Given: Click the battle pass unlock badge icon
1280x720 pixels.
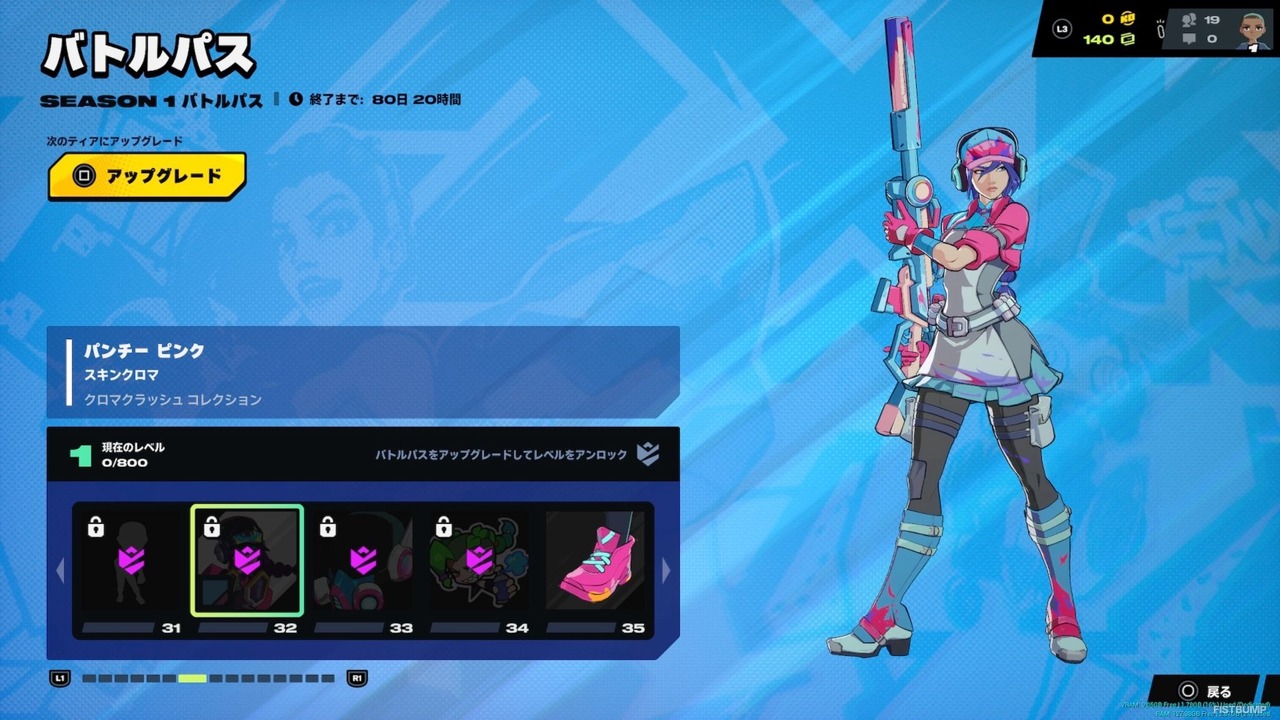Looking at the screenshot, I should 648,455.
